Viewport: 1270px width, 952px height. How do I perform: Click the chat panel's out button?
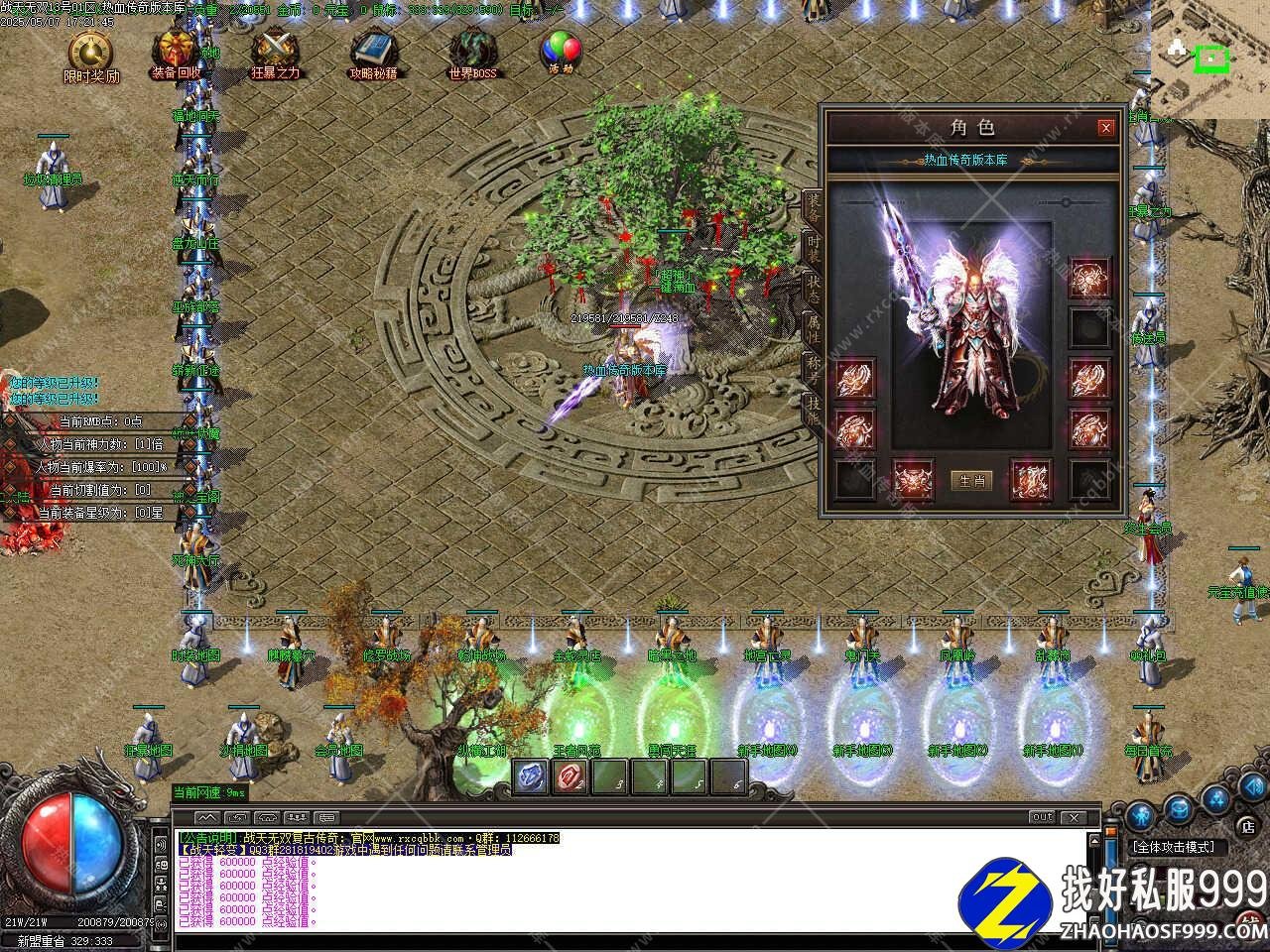1041,818
